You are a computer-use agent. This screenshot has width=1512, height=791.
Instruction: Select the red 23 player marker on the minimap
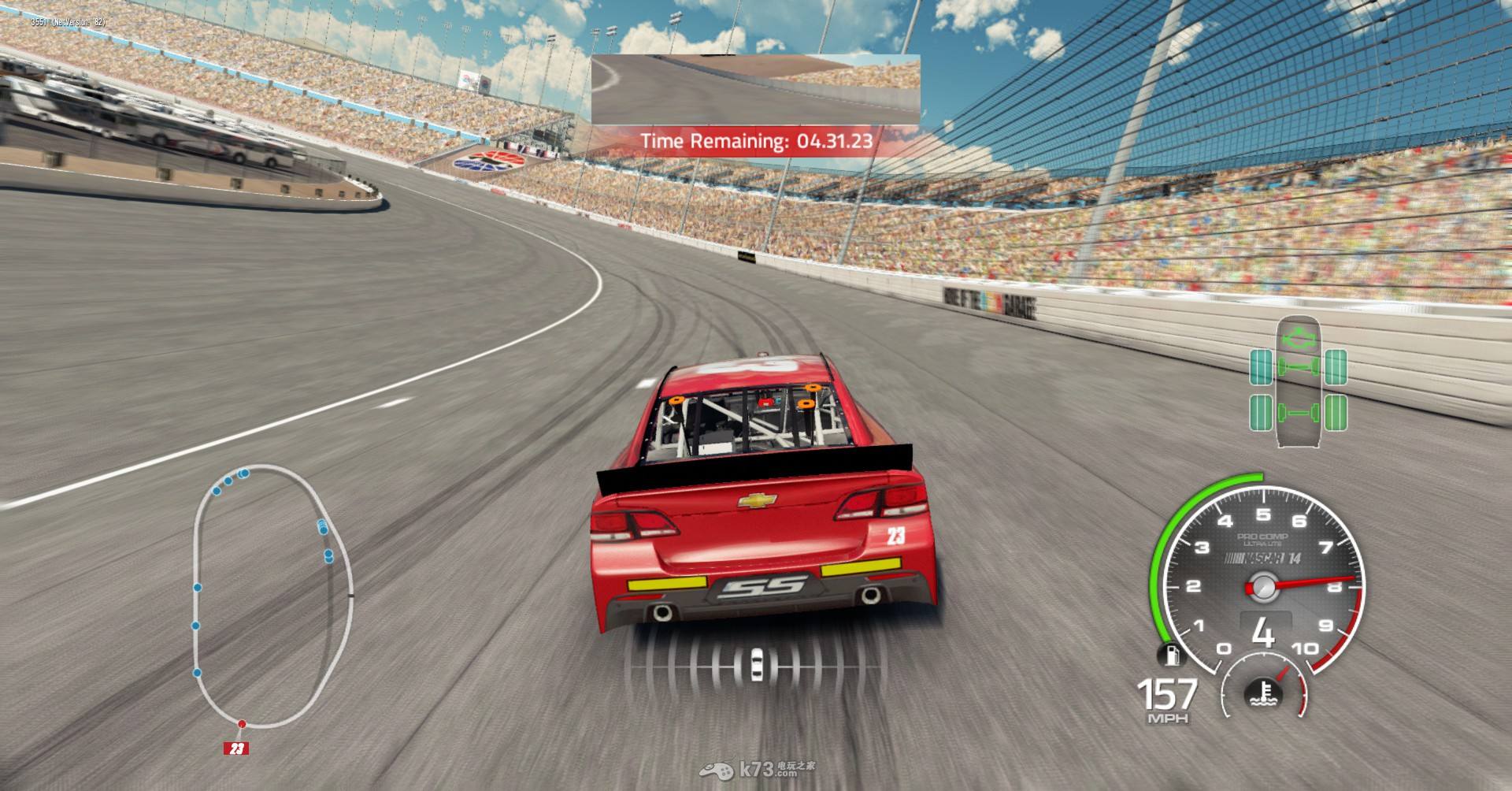(236, 748)
